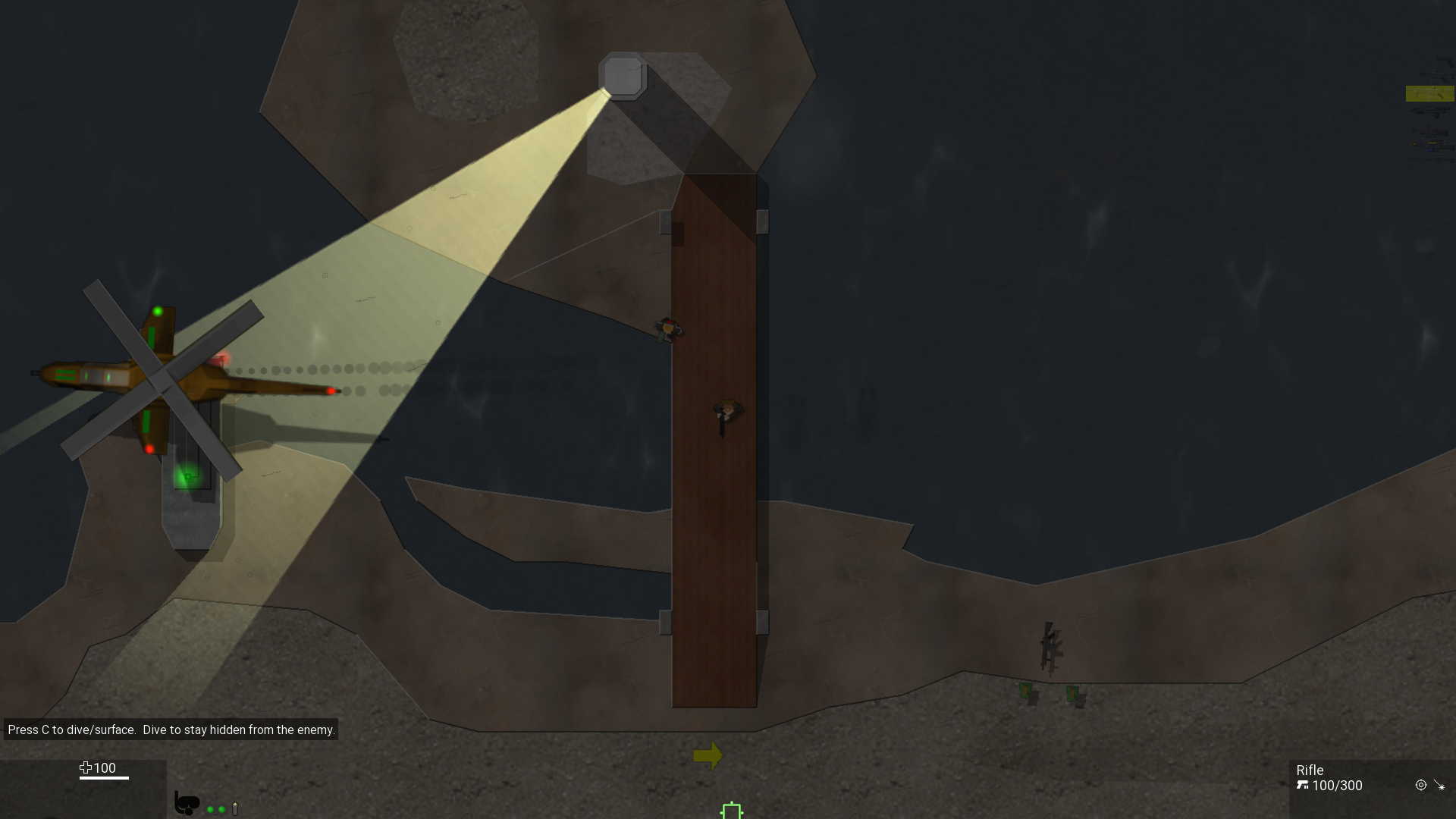
Task: Toggle the laser sight icon
Action: (x=1439, y=786)
